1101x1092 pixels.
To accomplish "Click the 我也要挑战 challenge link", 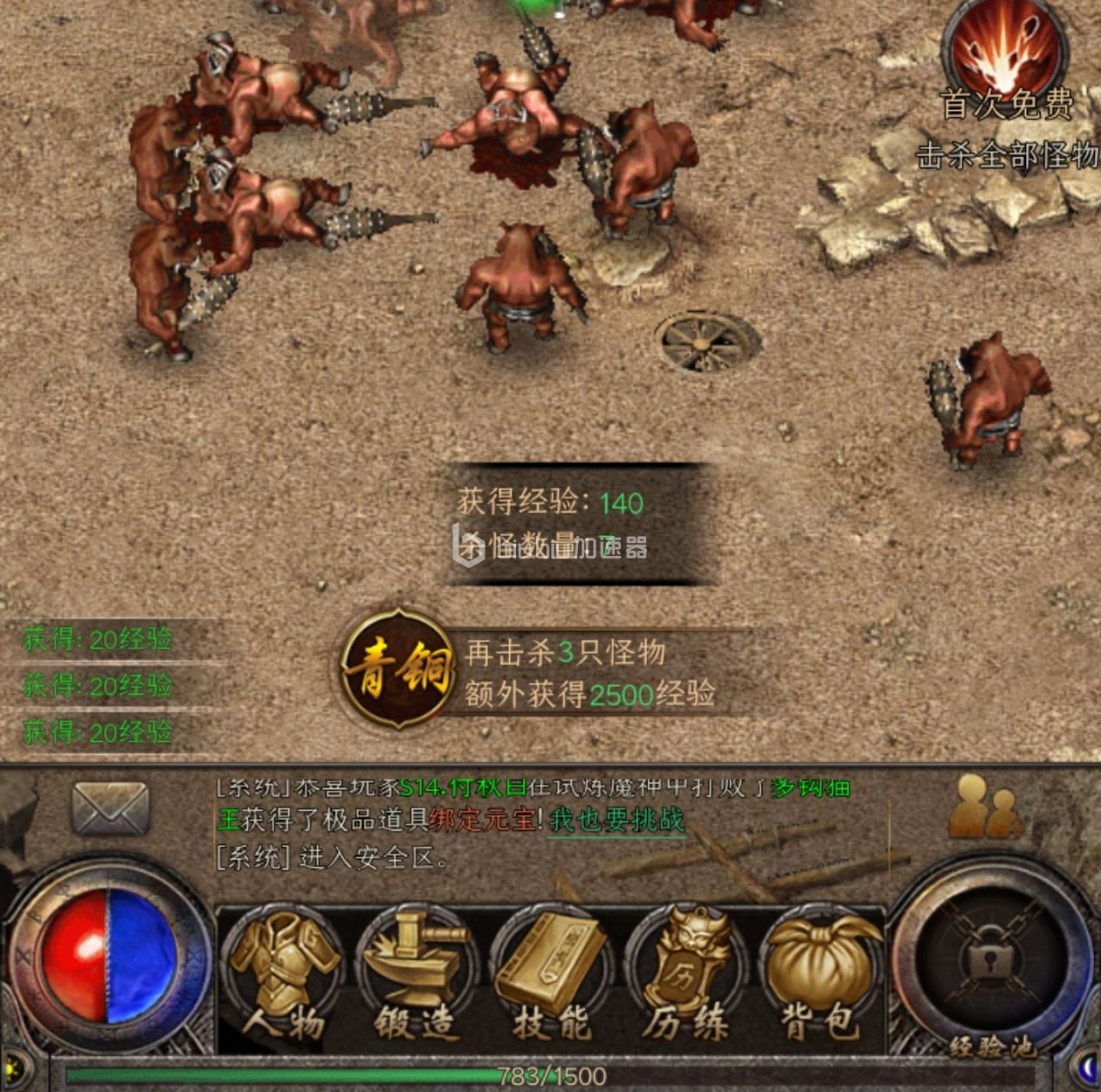I will coord(616,820).
